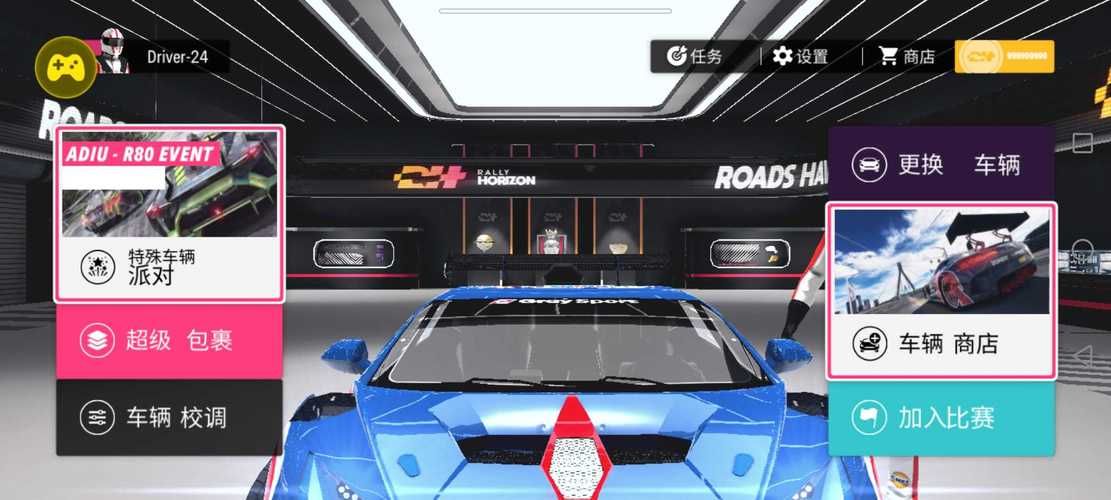Tap the gold coin currency balance
The height and width of the screenshot is (500, 1111).
click(1004, 56)
